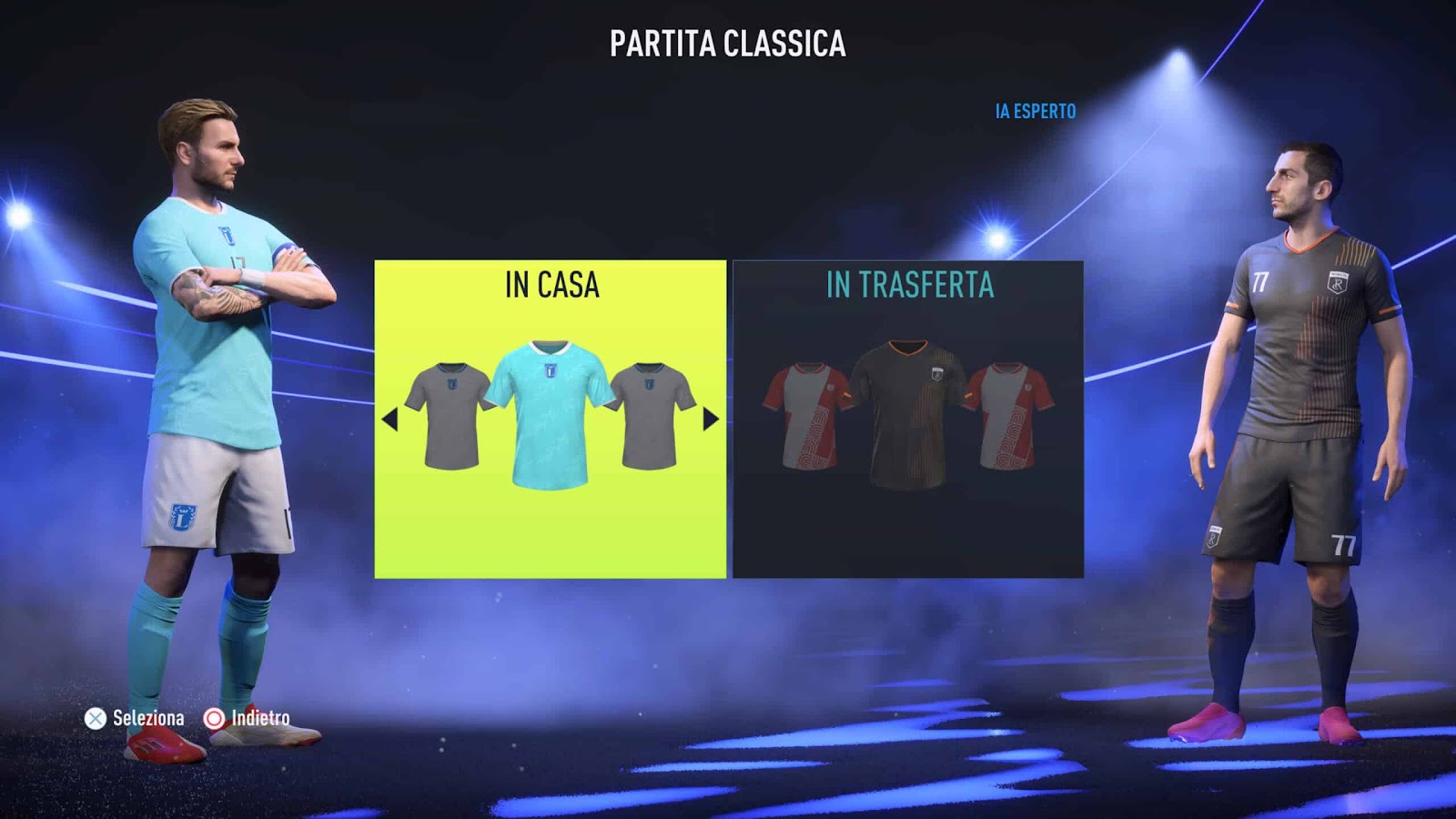This screenshot has width=1456, height=819.
Task: Click the left arrow to browse home kits
Action: coord(391,419)
